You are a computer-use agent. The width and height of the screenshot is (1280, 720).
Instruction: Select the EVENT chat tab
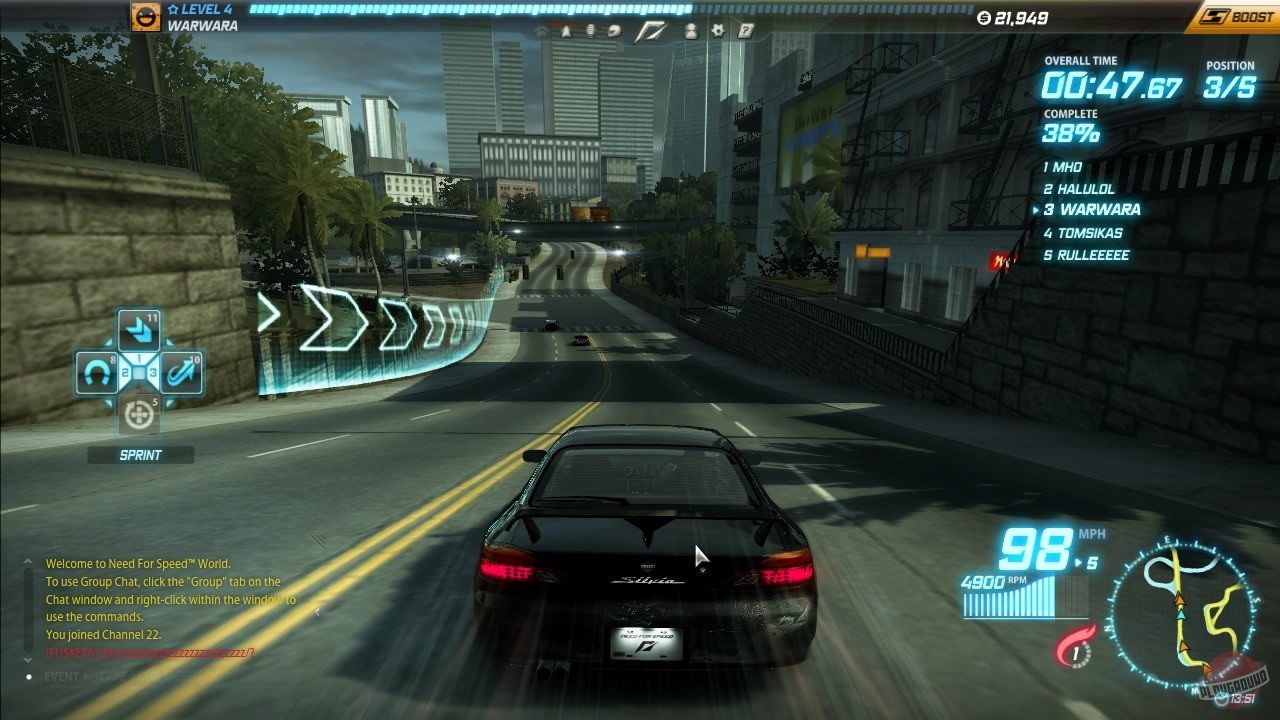pyautogui.click(x=60, y=676)
